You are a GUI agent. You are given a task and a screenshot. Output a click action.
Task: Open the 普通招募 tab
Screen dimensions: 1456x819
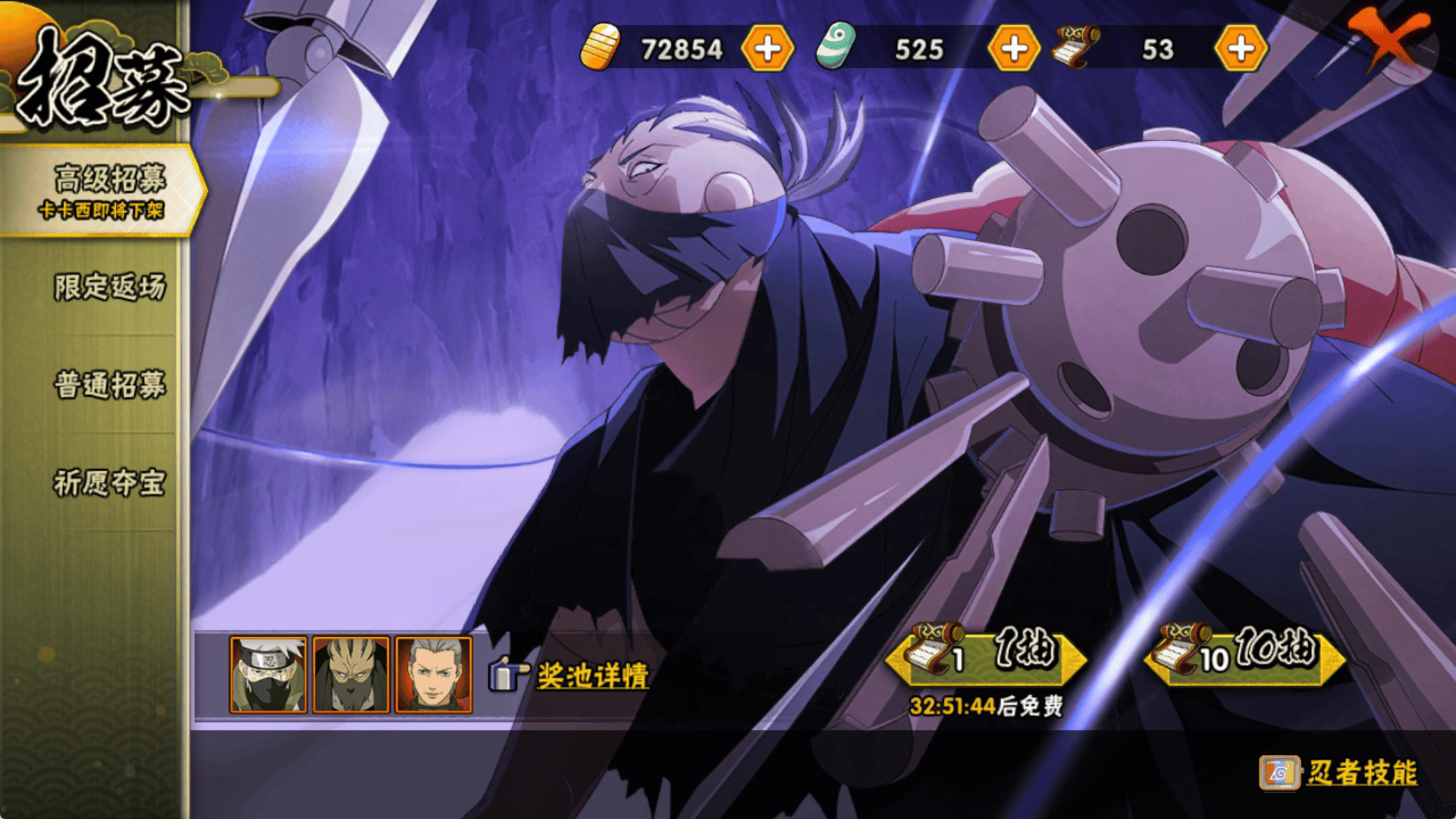tap(108, 384)
